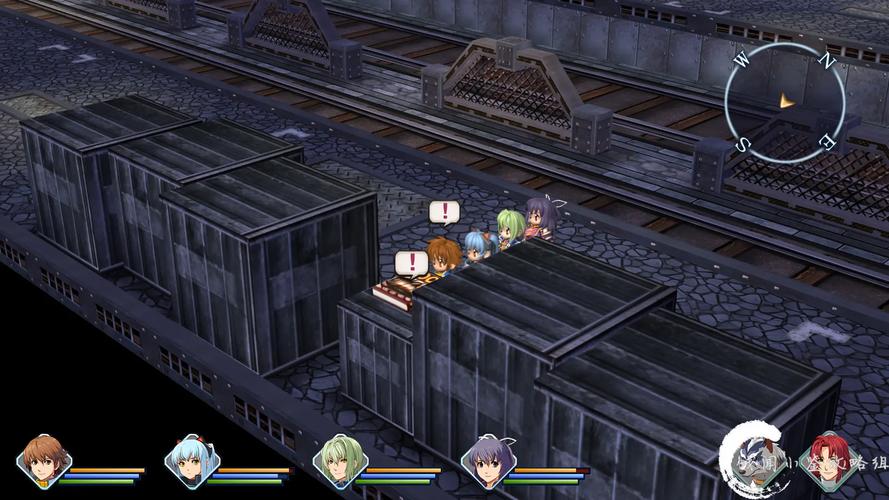
Task: Click the red-haired support member portrait
Action: click(828, 460)
